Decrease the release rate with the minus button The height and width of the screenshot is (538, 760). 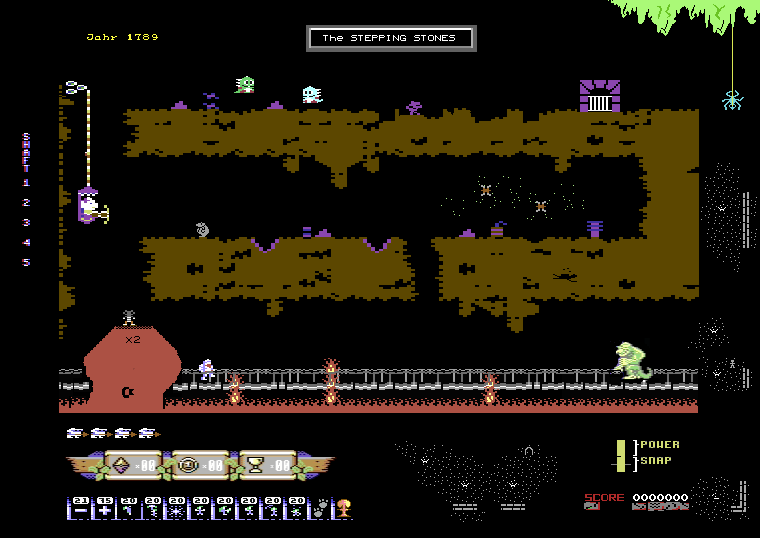[x=81, y=508]
